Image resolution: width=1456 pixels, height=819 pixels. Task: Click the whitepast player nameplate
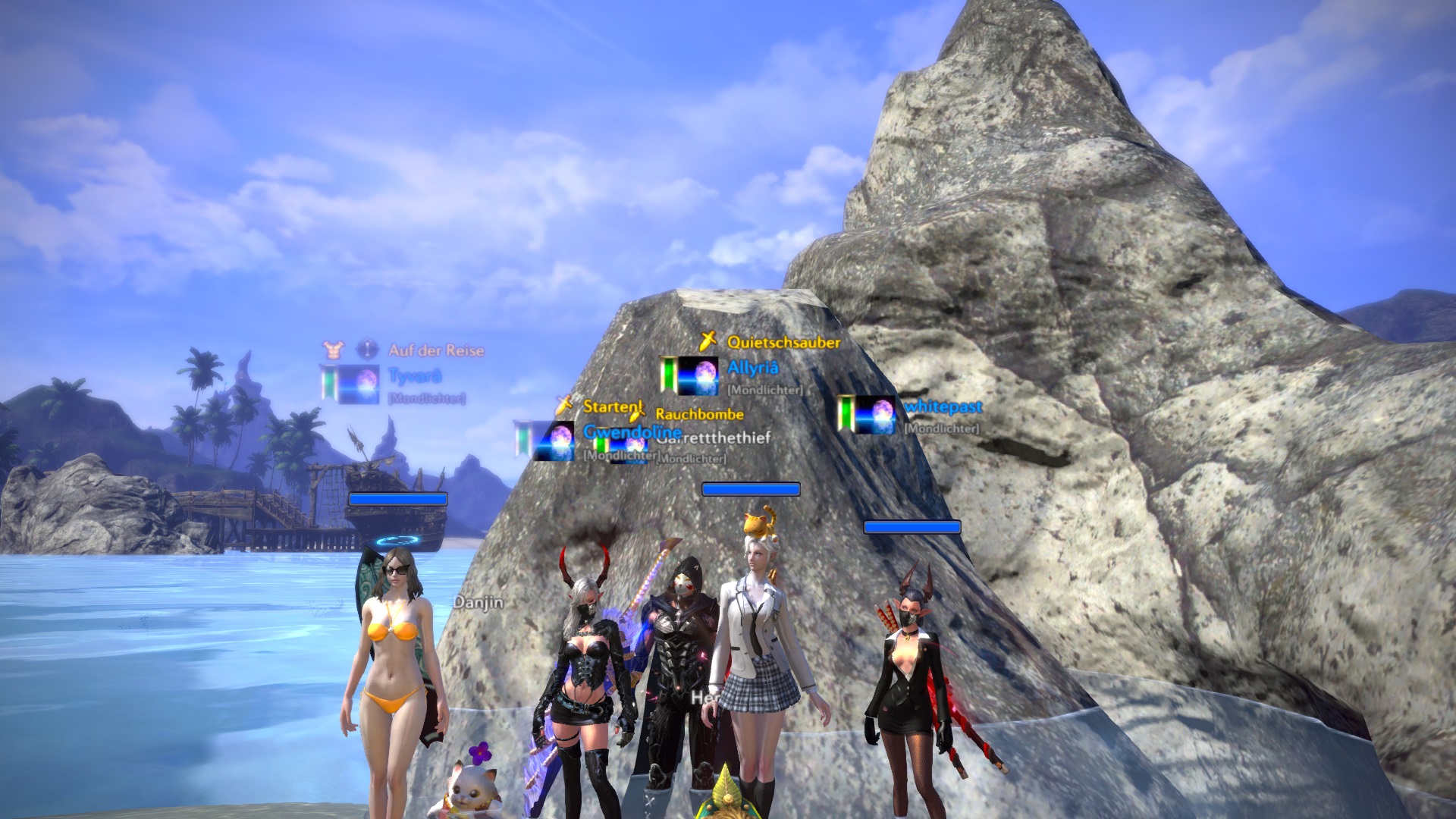click(x=943, y=407)
